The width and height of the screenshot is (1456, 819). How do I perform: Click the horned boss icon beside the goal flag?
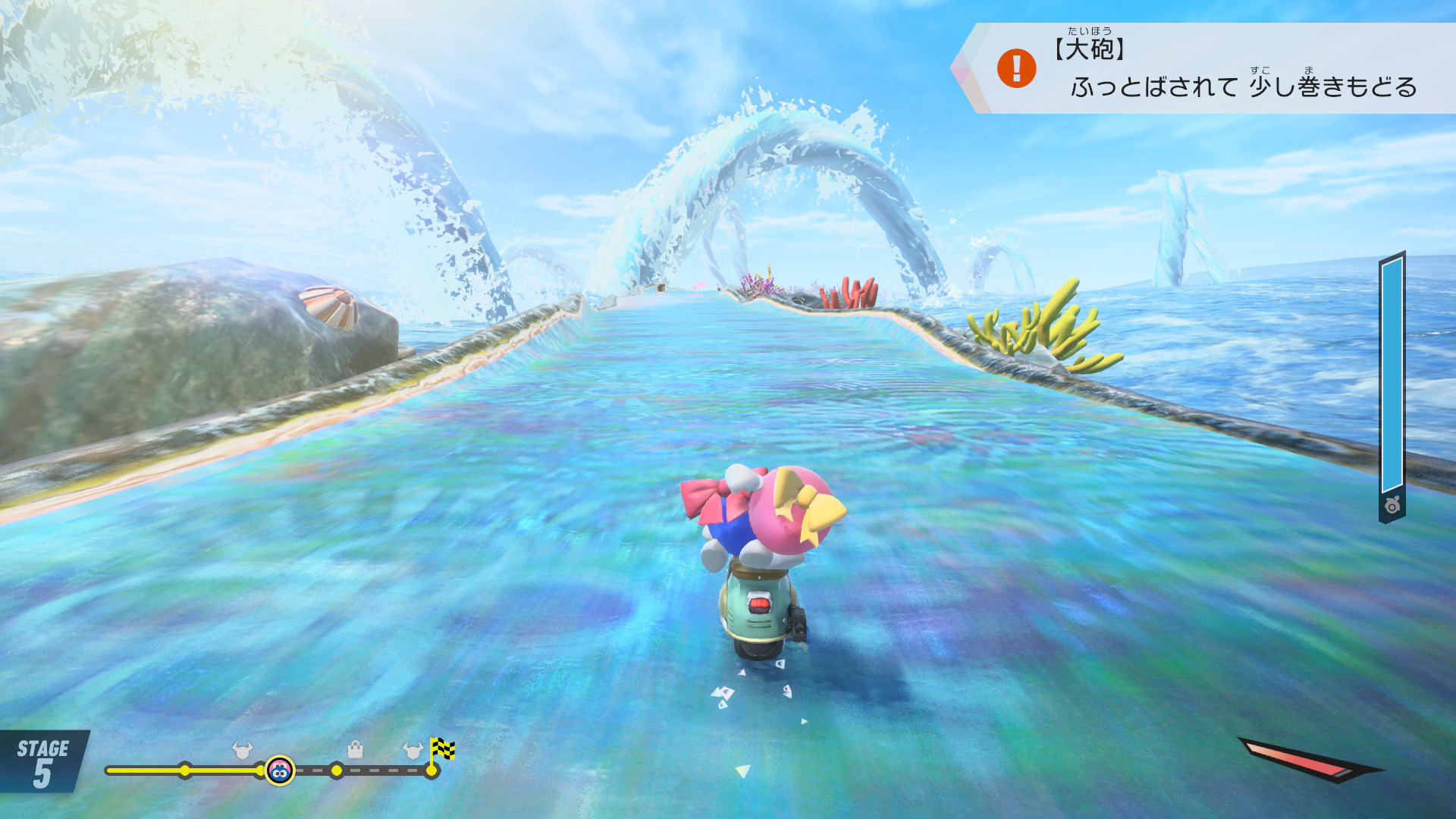coord(413,751)
